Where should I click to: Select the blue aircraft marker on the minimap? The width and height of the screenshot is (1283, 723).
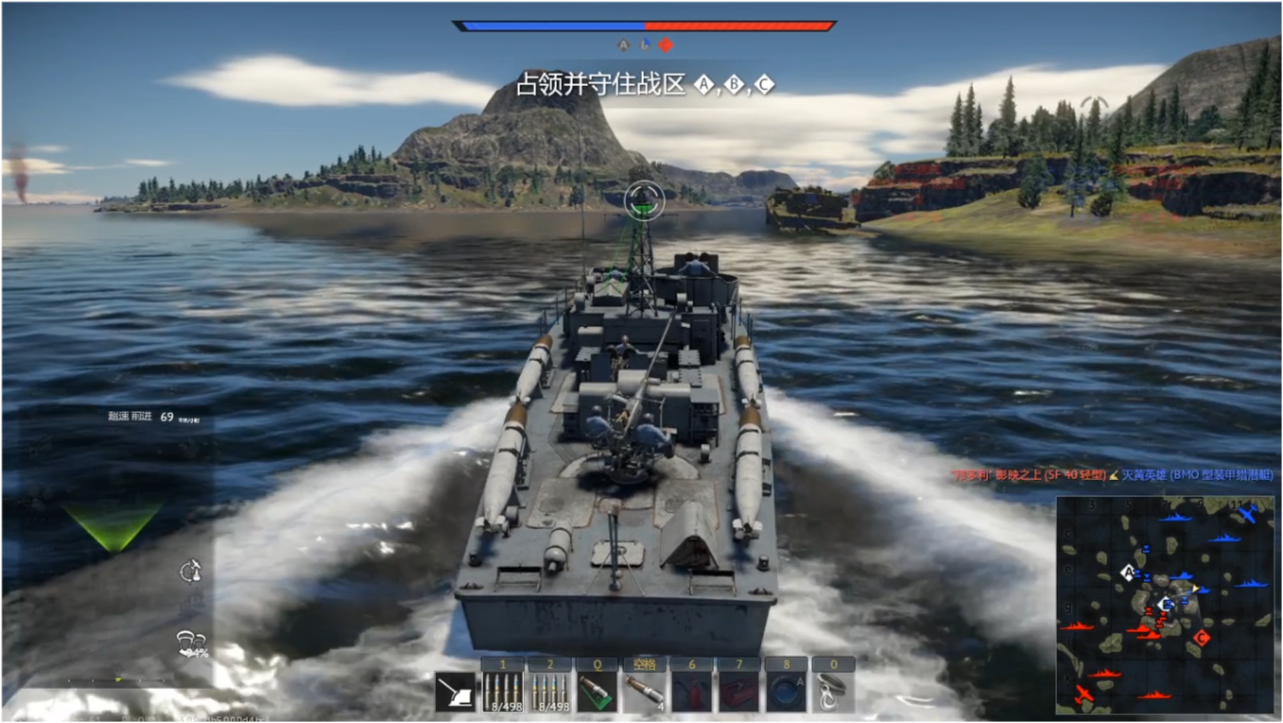1246,514
